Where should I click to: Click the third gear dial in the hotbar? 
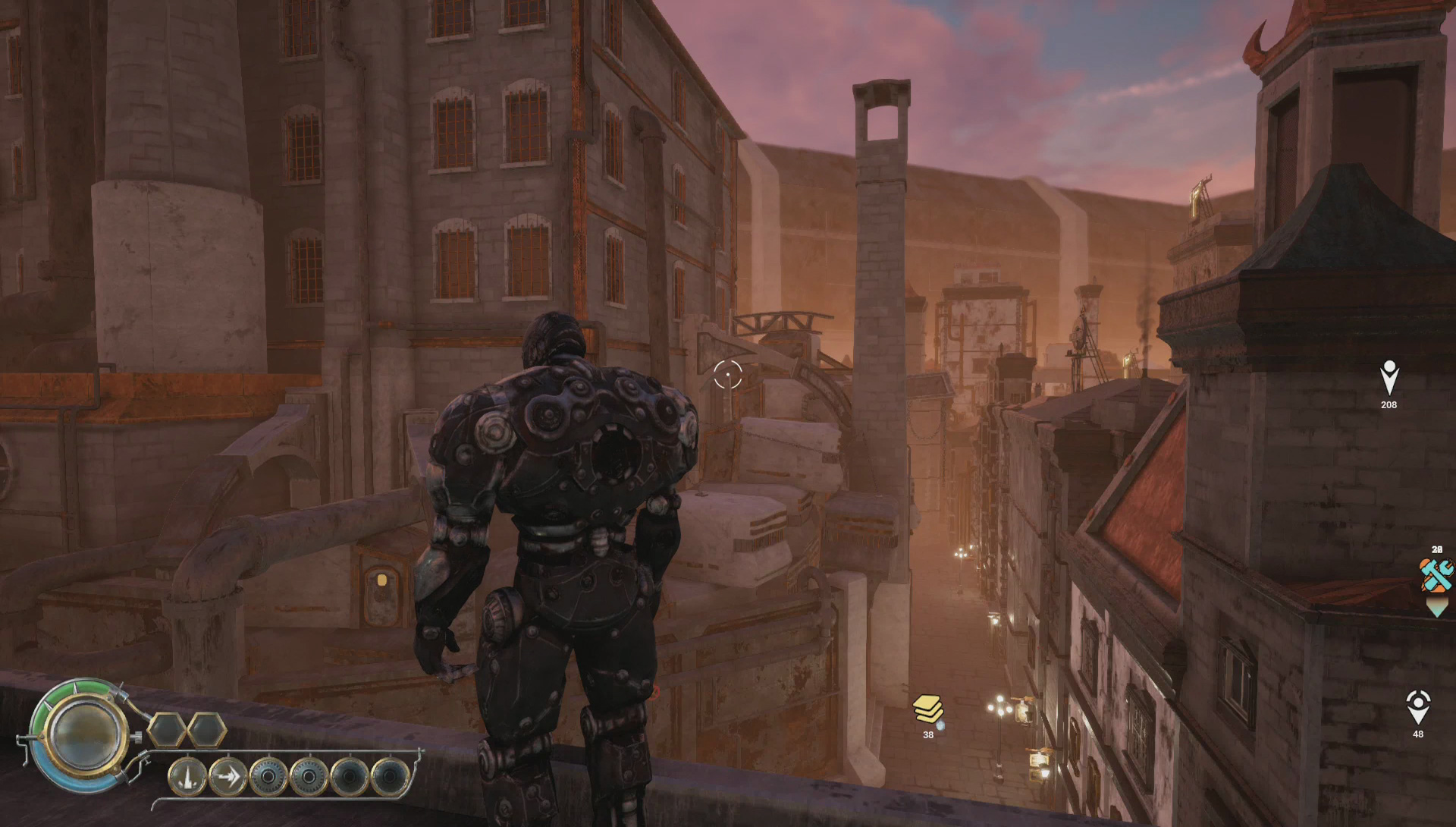click(x=268, y=778)
